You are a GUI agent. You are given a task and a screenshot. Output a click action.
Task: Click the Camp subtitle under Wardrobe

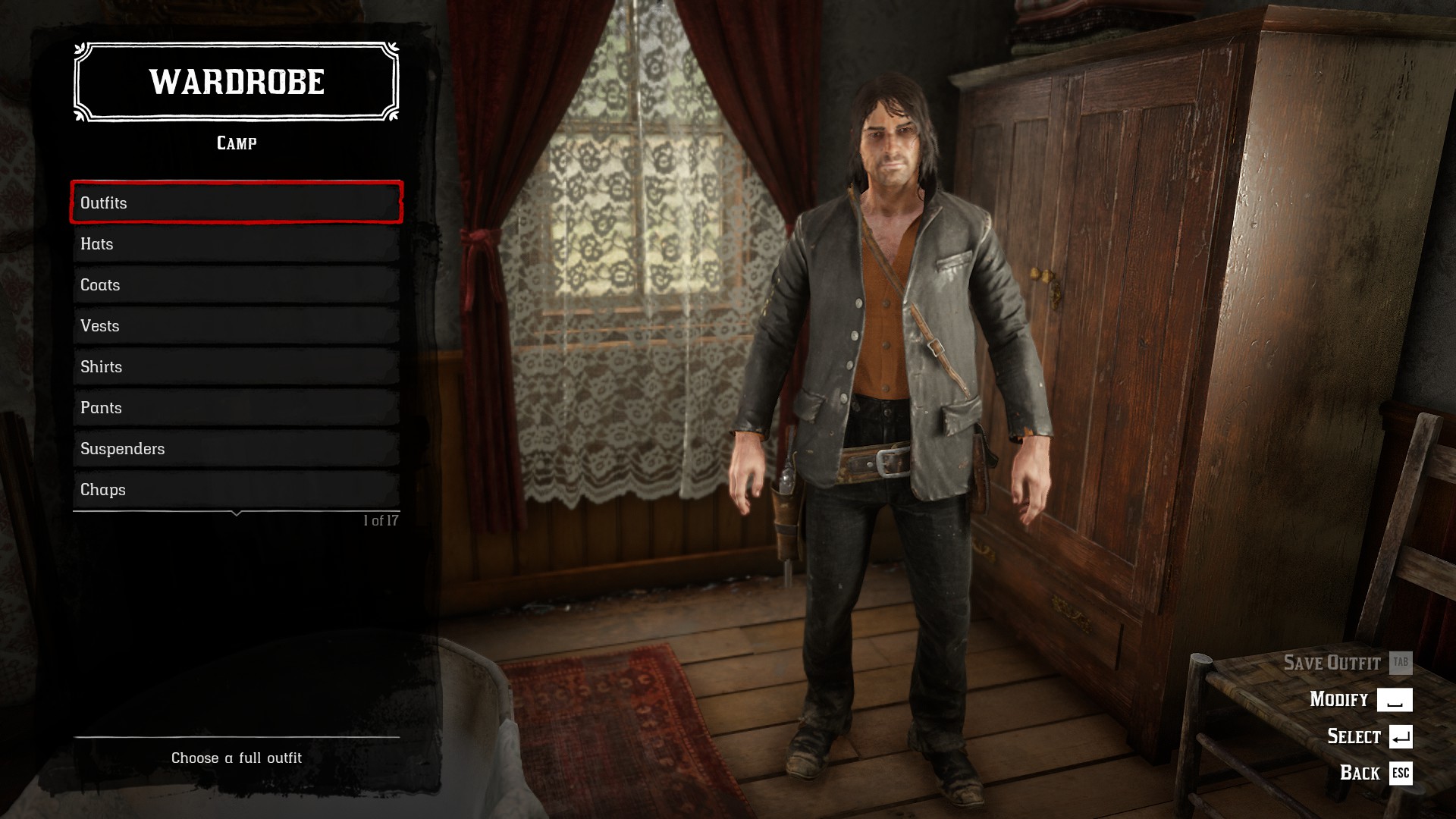[x=235, y=142]
